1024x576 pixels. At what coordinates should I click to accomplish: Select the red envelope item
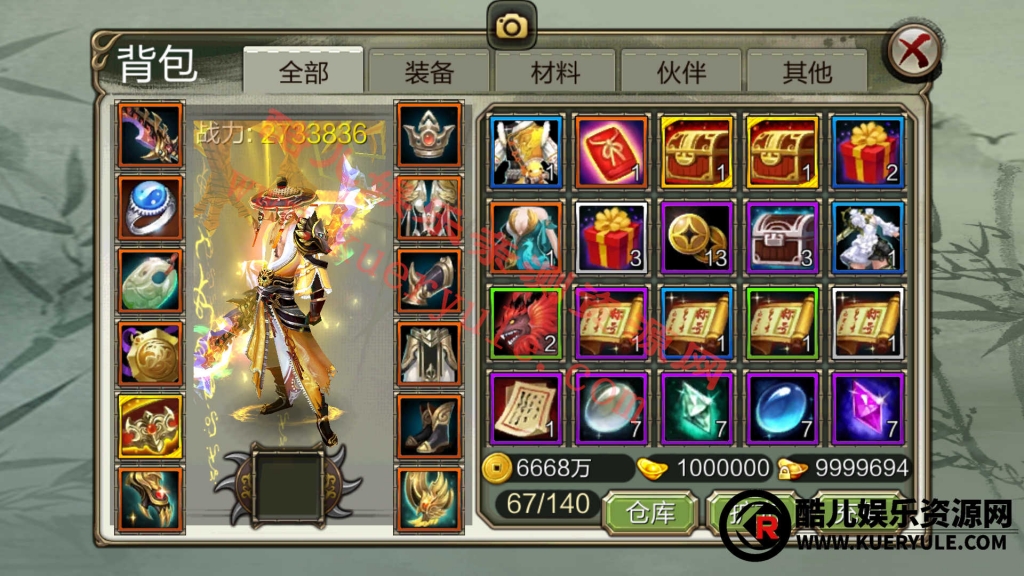coord(611,151)
